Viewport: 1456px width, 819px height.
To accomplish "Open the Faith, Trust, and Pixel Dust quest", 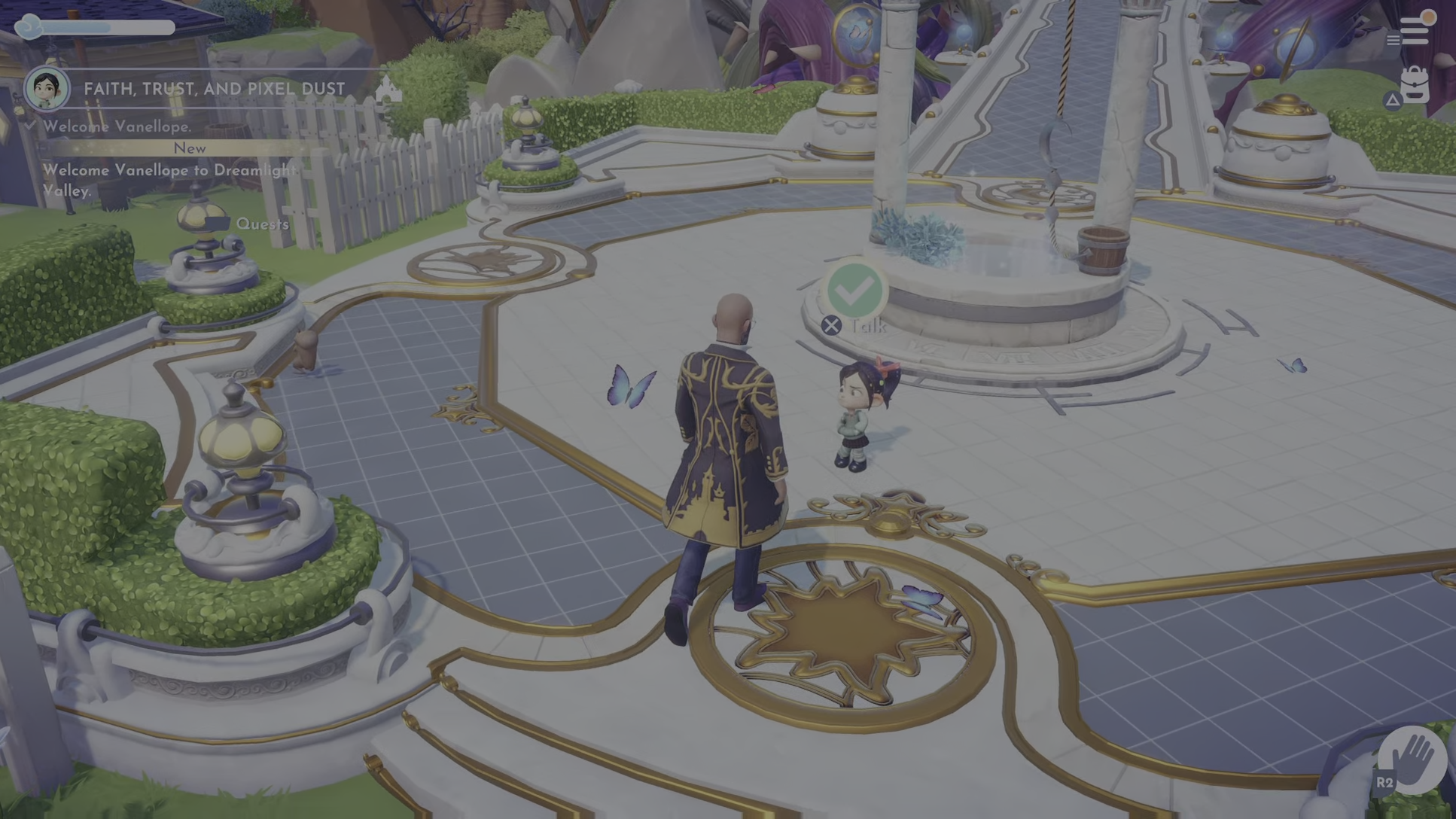I will coord(214,89).
